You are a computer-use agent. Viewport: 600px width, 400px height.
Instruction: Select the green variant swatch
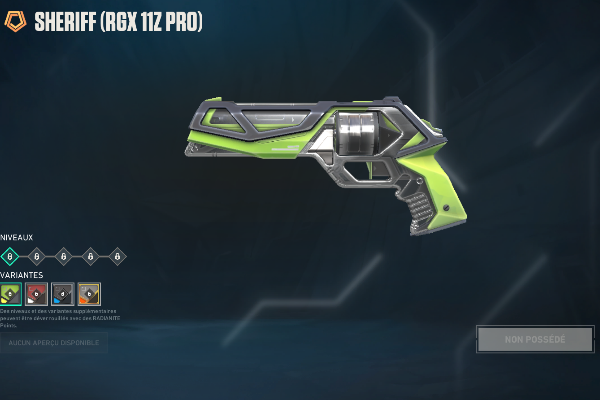click(x=11, y=293)
